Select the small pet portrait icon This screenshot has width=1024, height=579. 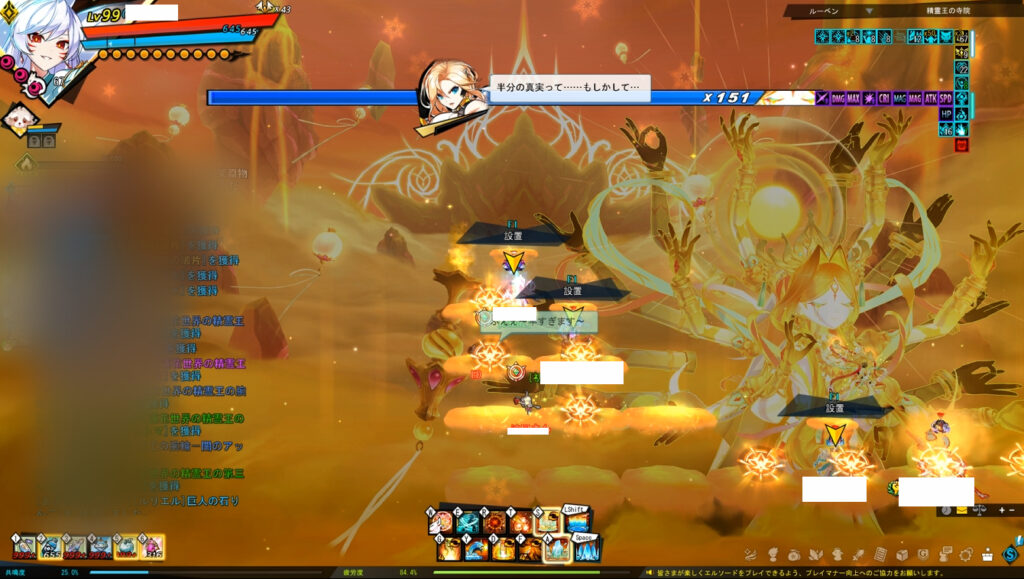(18, 120)
